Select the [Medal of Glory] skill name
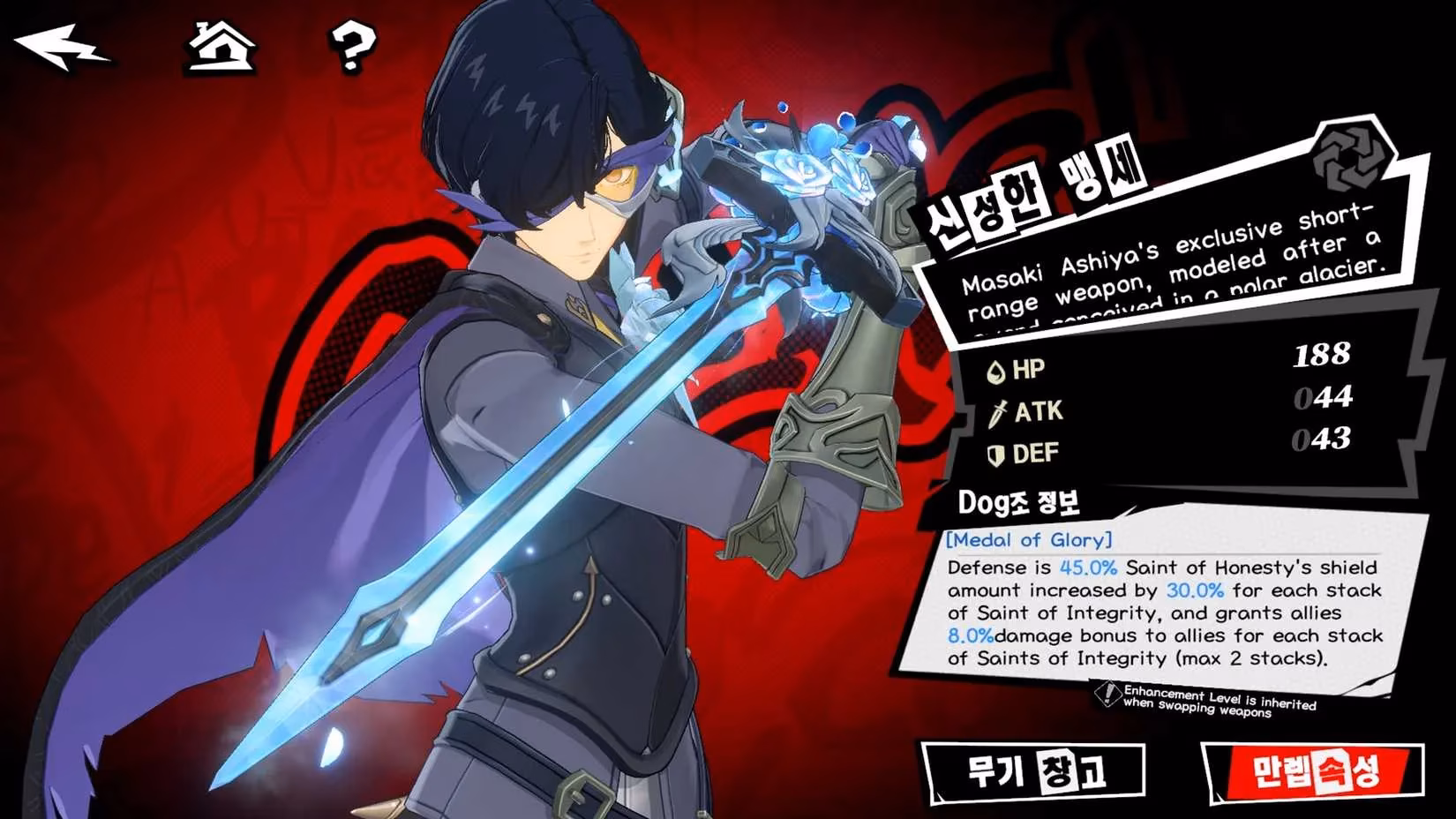1456x819 pixels. tap(1026, 541)
